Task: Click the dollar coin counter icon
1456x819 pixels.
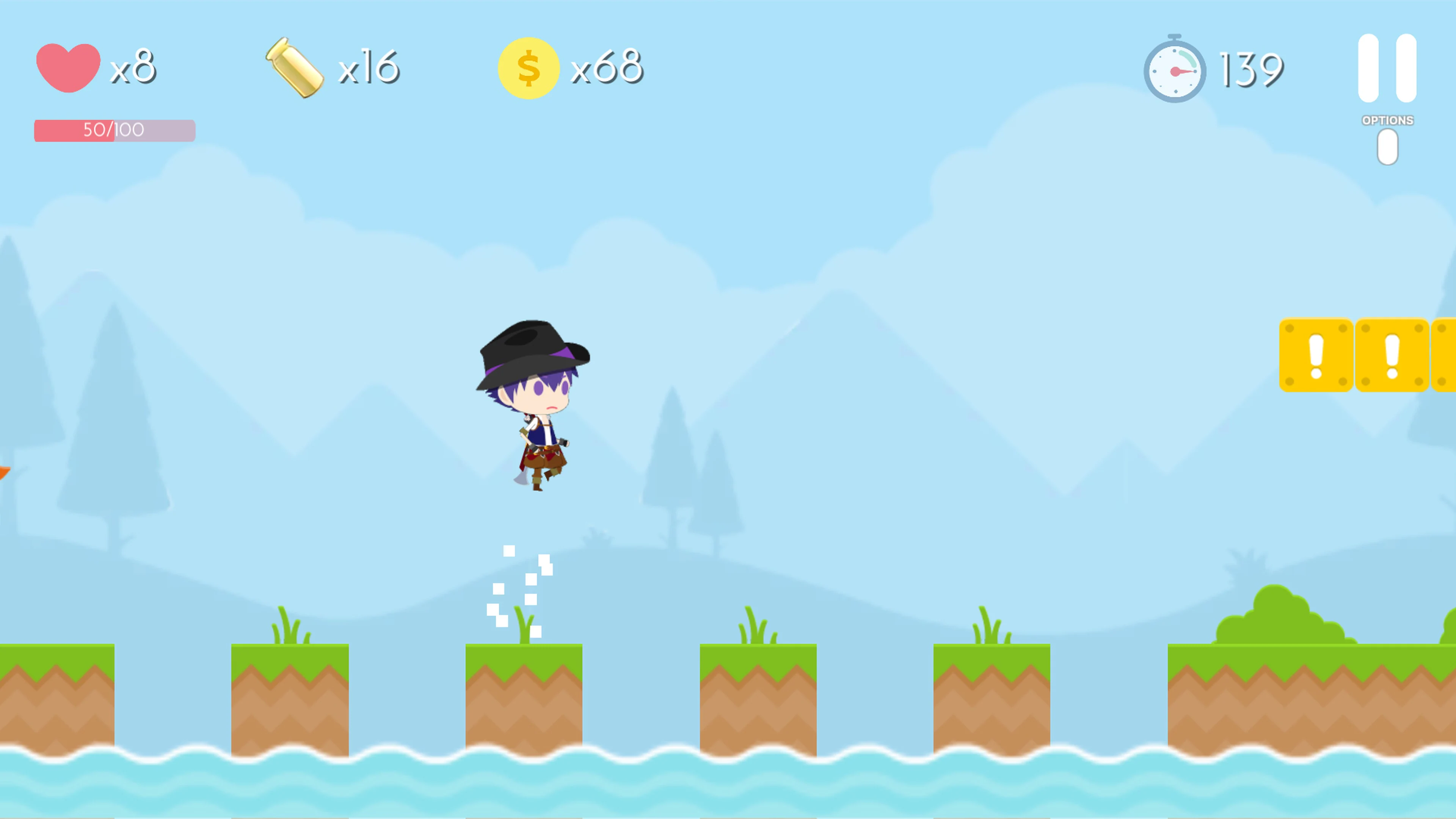Action: (x=529, y=67)
